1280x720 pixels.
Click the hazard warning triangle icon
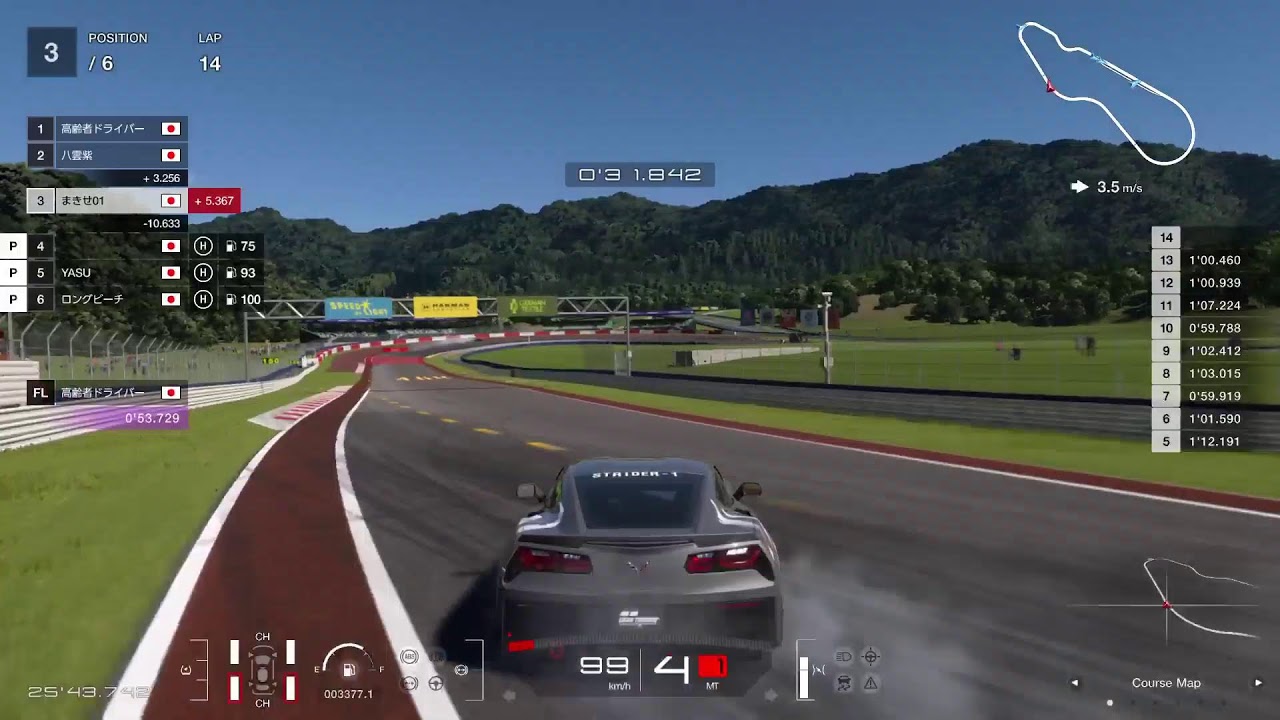(x=871, y=684)
